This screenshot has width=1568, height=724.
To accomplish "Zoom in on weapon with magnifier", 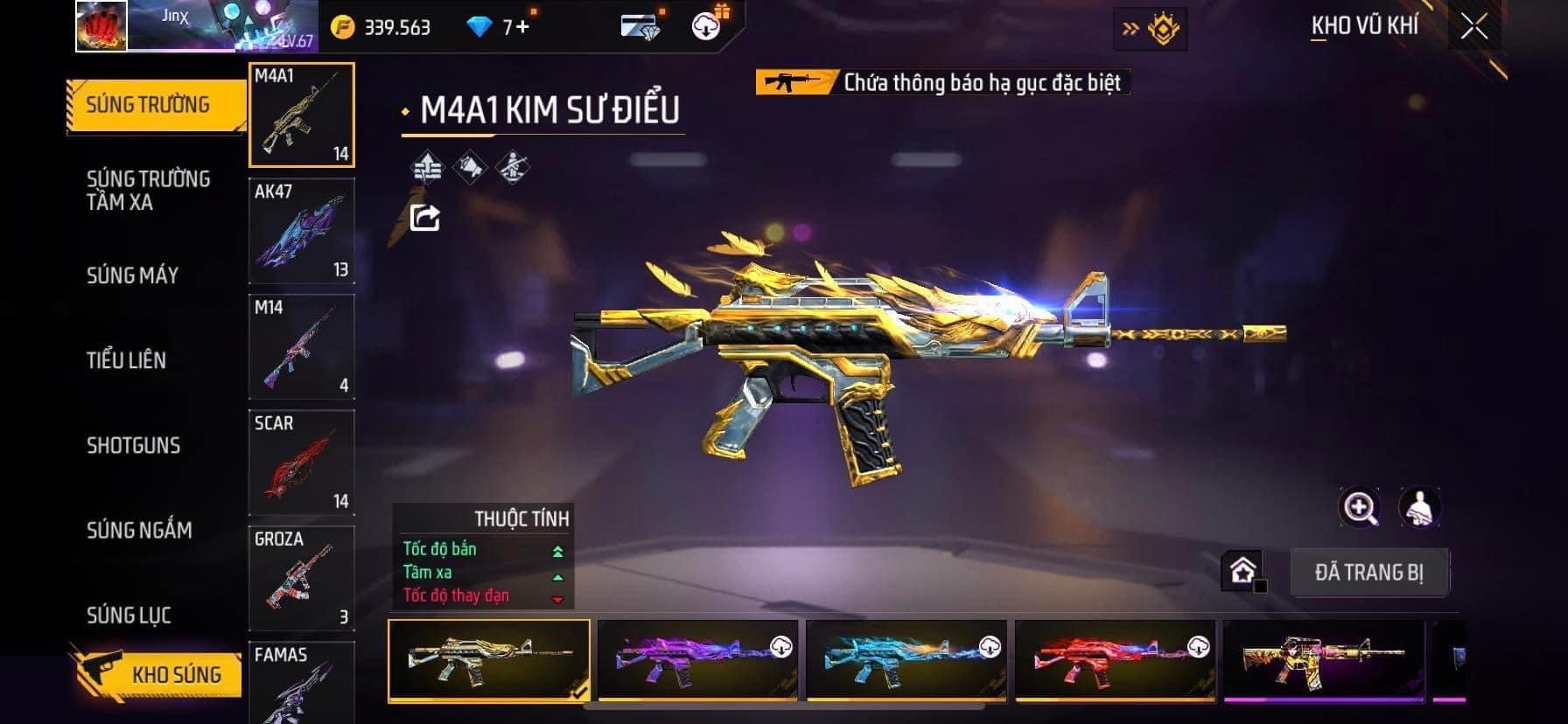I will [1360, 507].
